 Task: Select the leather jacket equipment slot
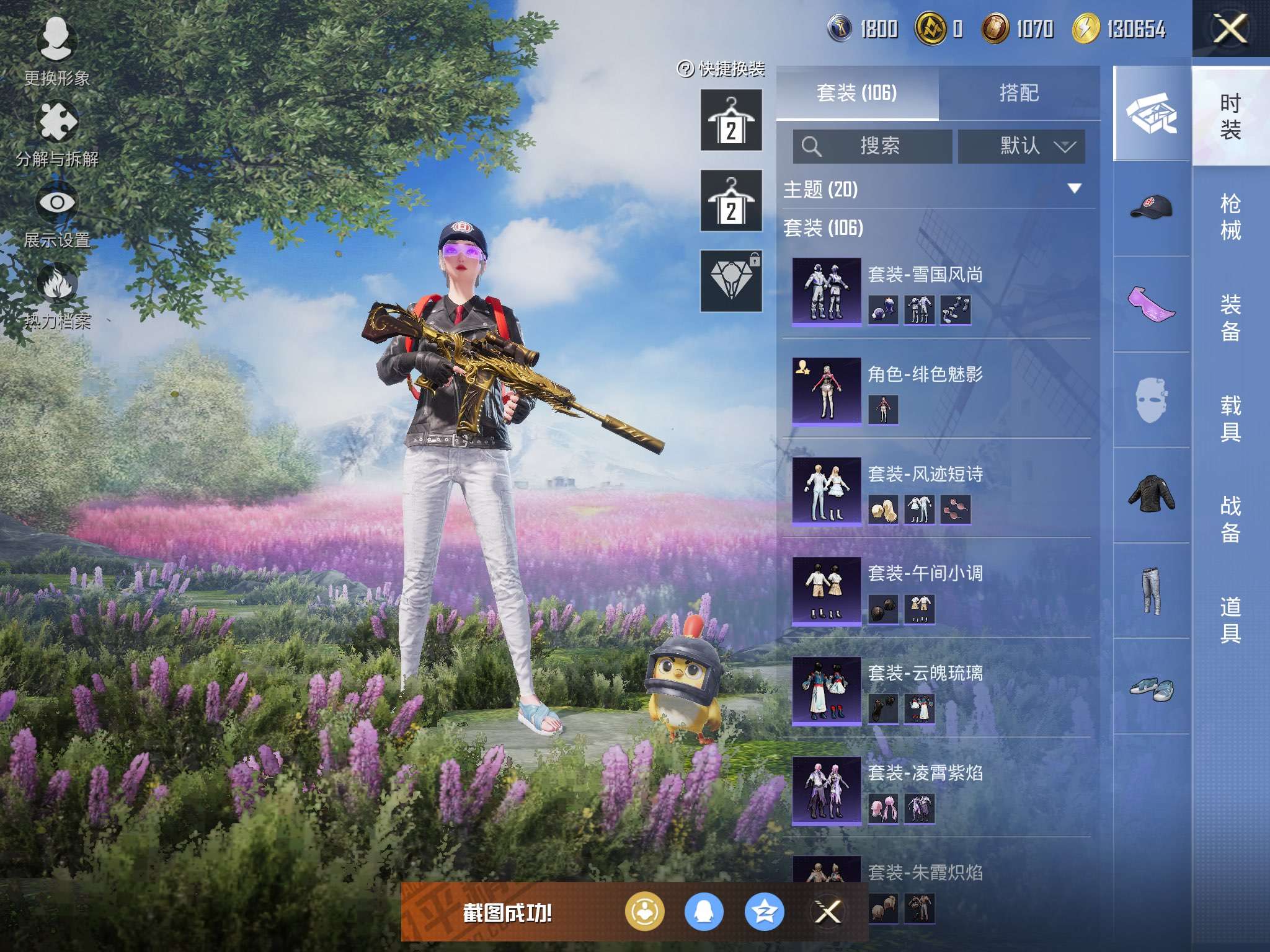click(1151, 495)
